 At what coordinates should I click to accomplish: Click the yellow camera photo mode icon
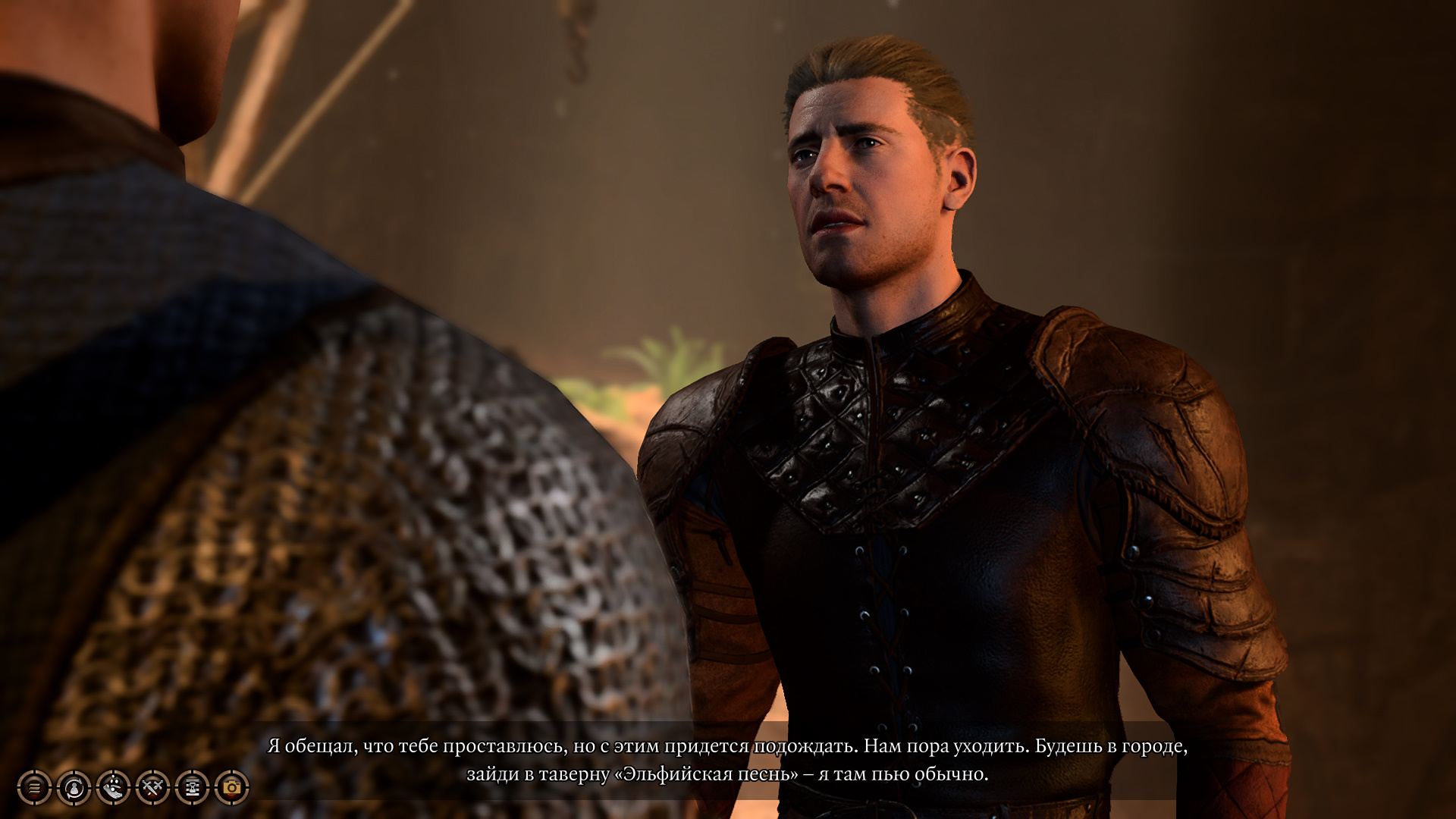(x=231, y=788)
